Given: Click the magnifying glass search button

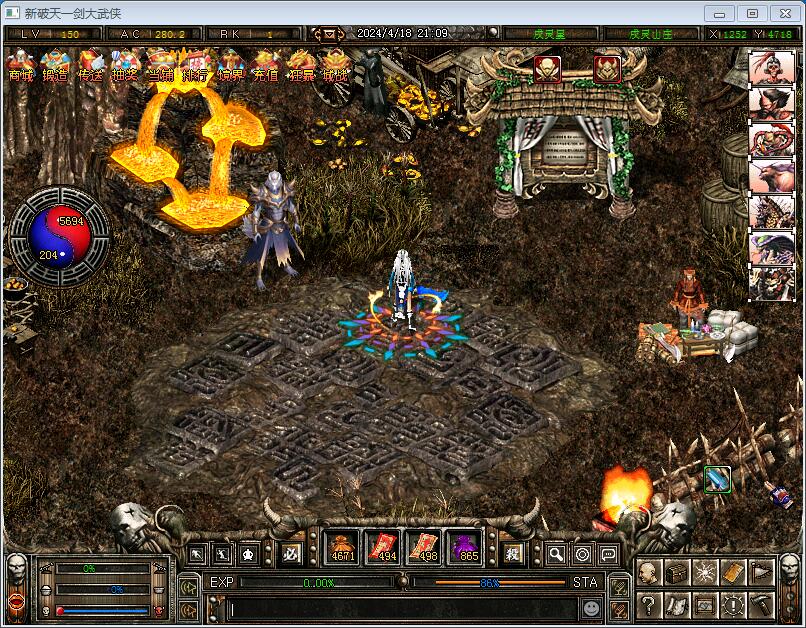Looking at the screenshot, I should coord(556,554).
